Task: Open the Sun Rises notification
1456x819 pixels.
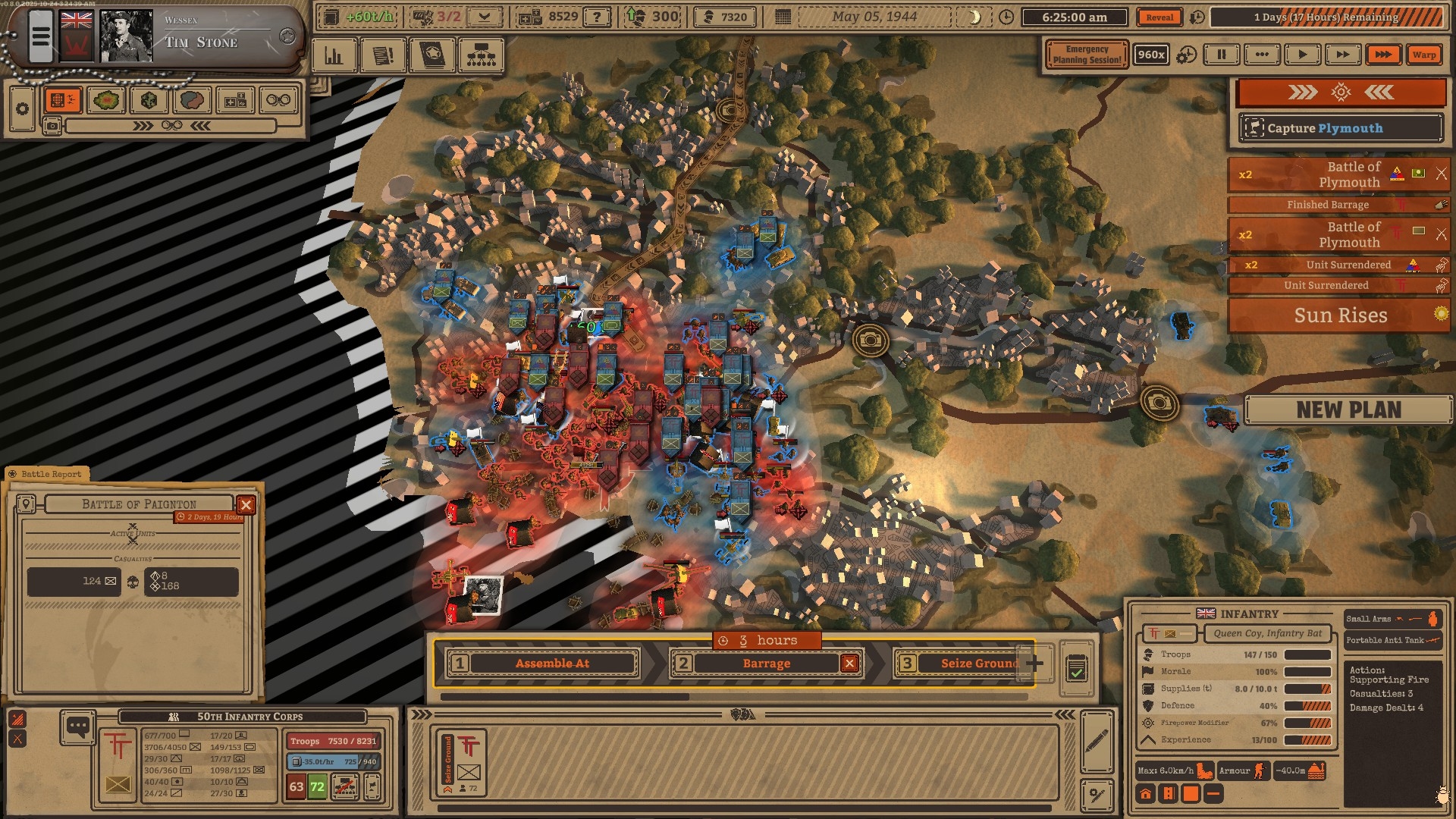Action: [x=1339, y=315]
